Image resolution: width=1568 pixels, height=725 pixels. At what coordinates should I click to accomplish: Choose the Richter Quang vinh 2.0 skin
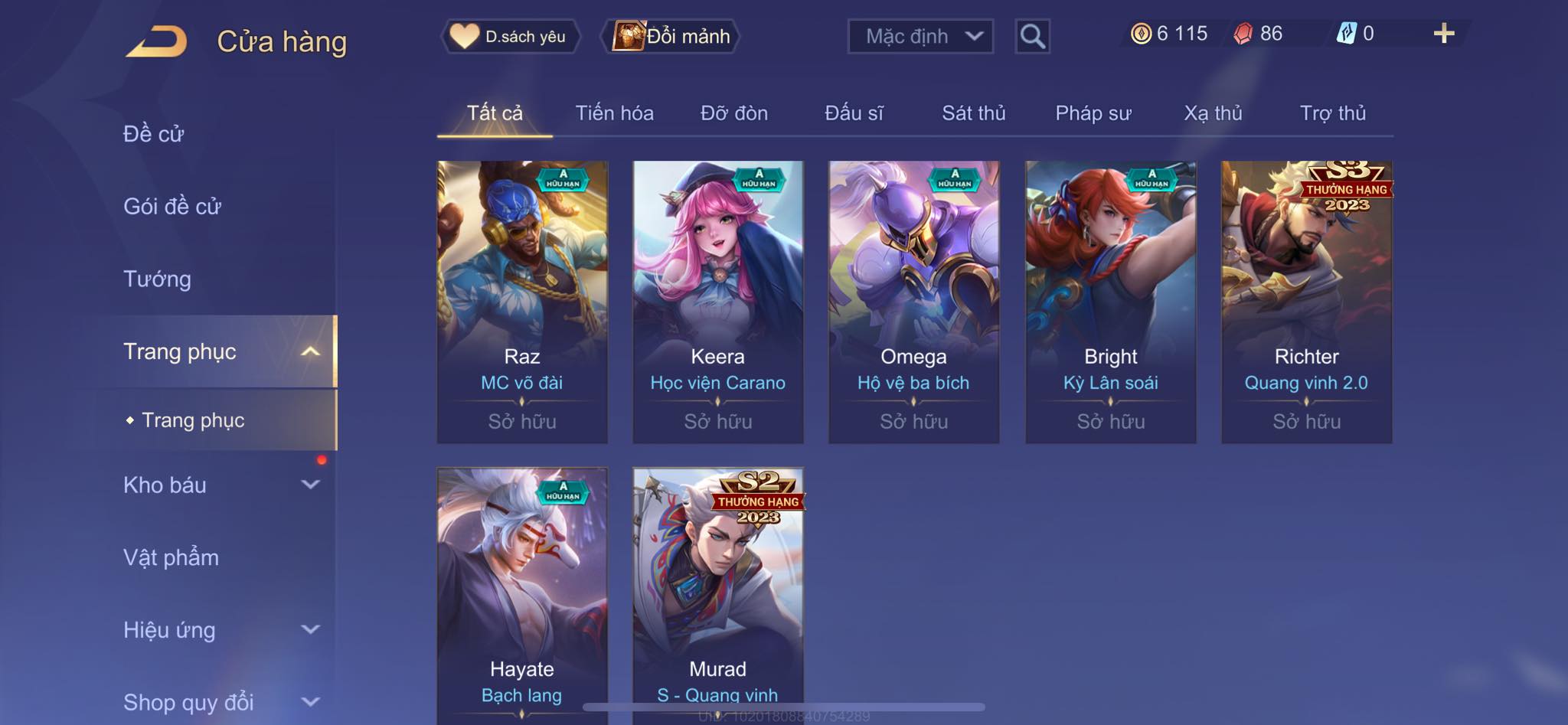(1306, 302)
